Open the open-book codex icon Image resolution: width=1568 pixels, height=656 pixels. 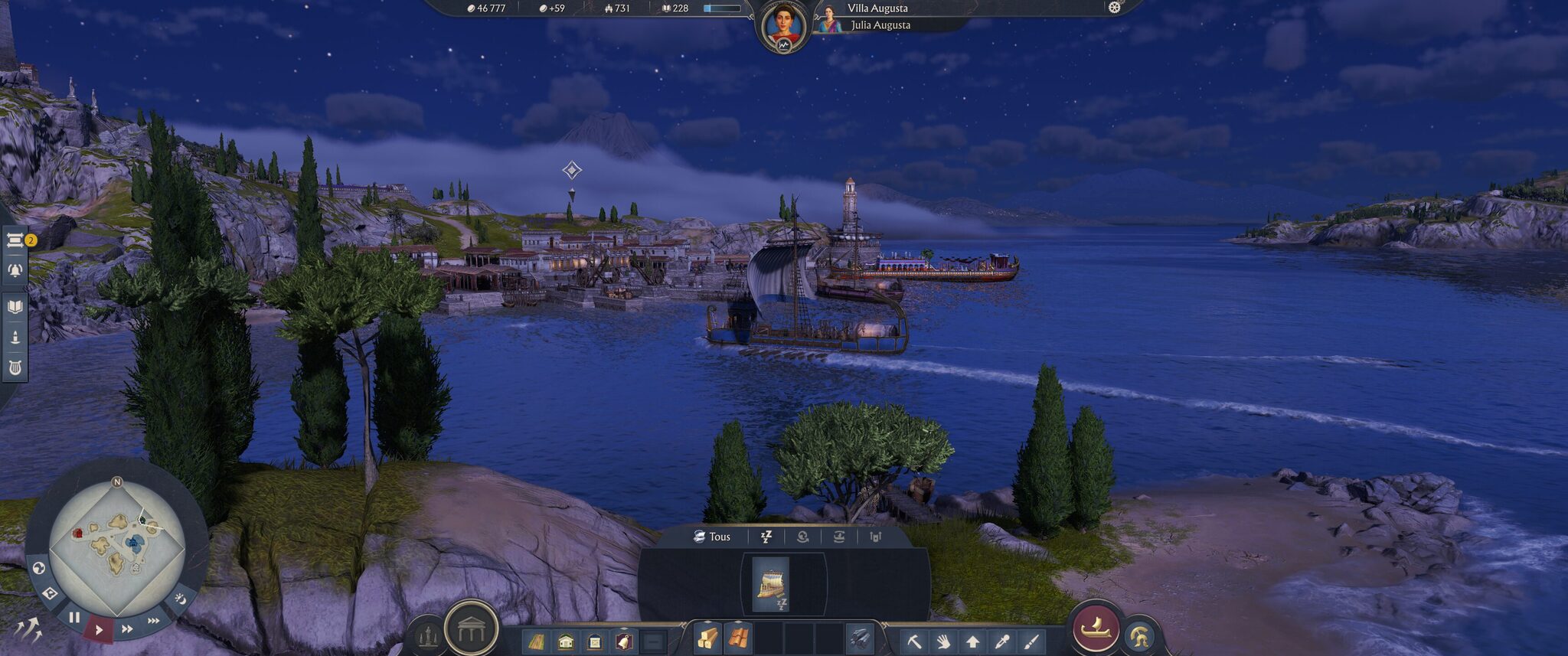click(x=15, y=307)
